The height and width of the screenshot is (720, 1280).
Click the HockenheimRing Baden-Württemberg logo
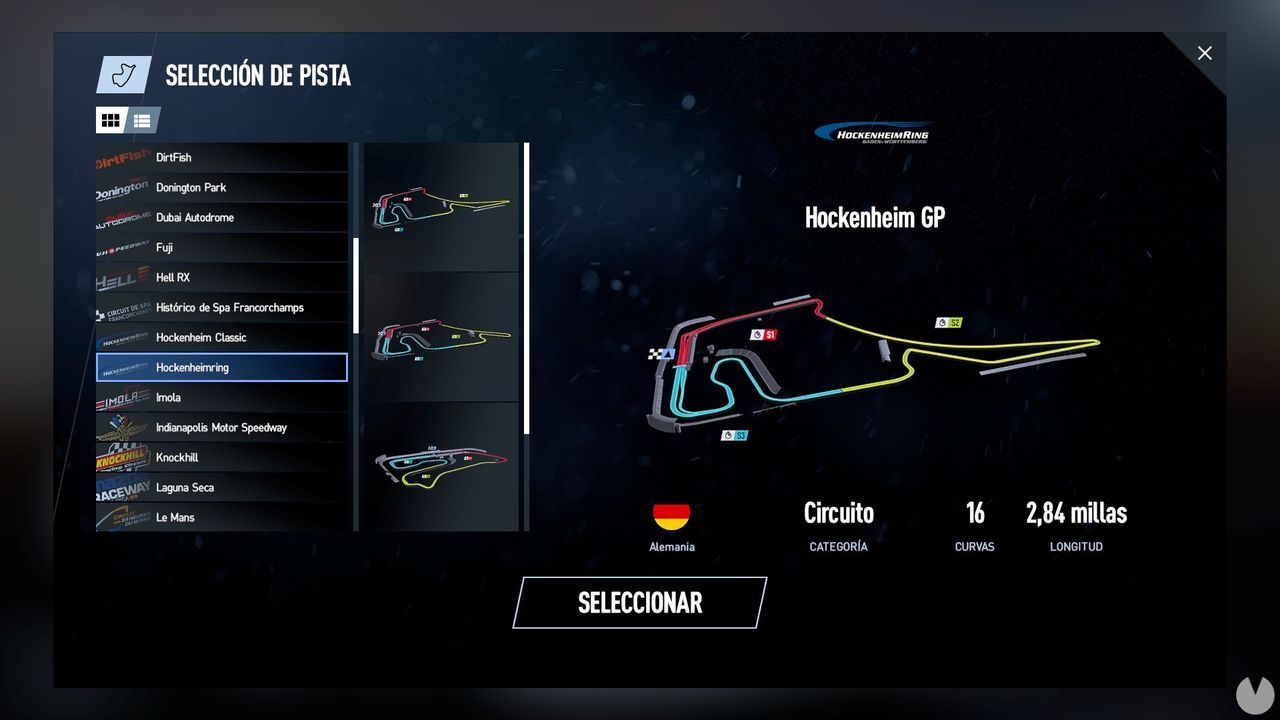876,131
